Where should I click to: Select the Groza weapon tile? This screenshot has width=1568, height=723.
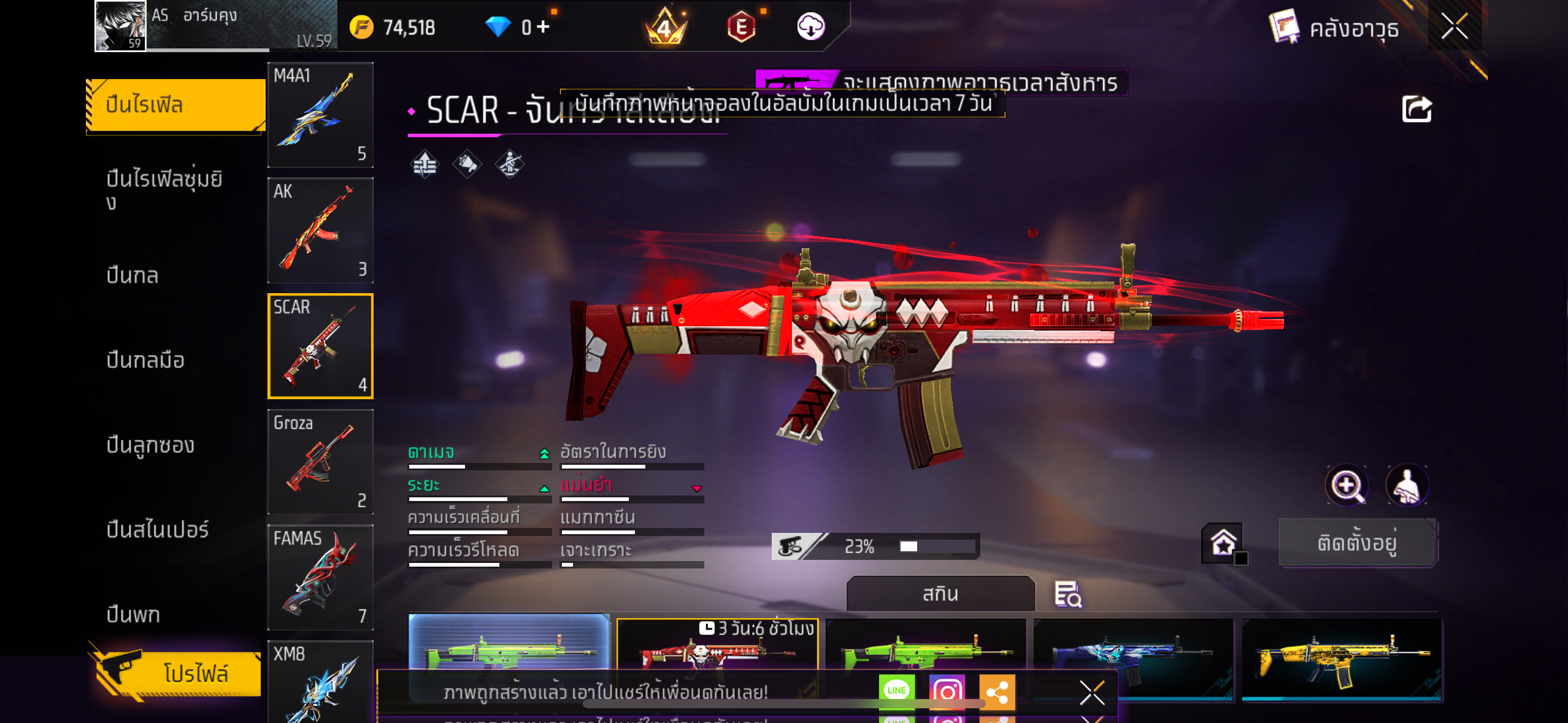pyautogui.click(x=320, y=462)
